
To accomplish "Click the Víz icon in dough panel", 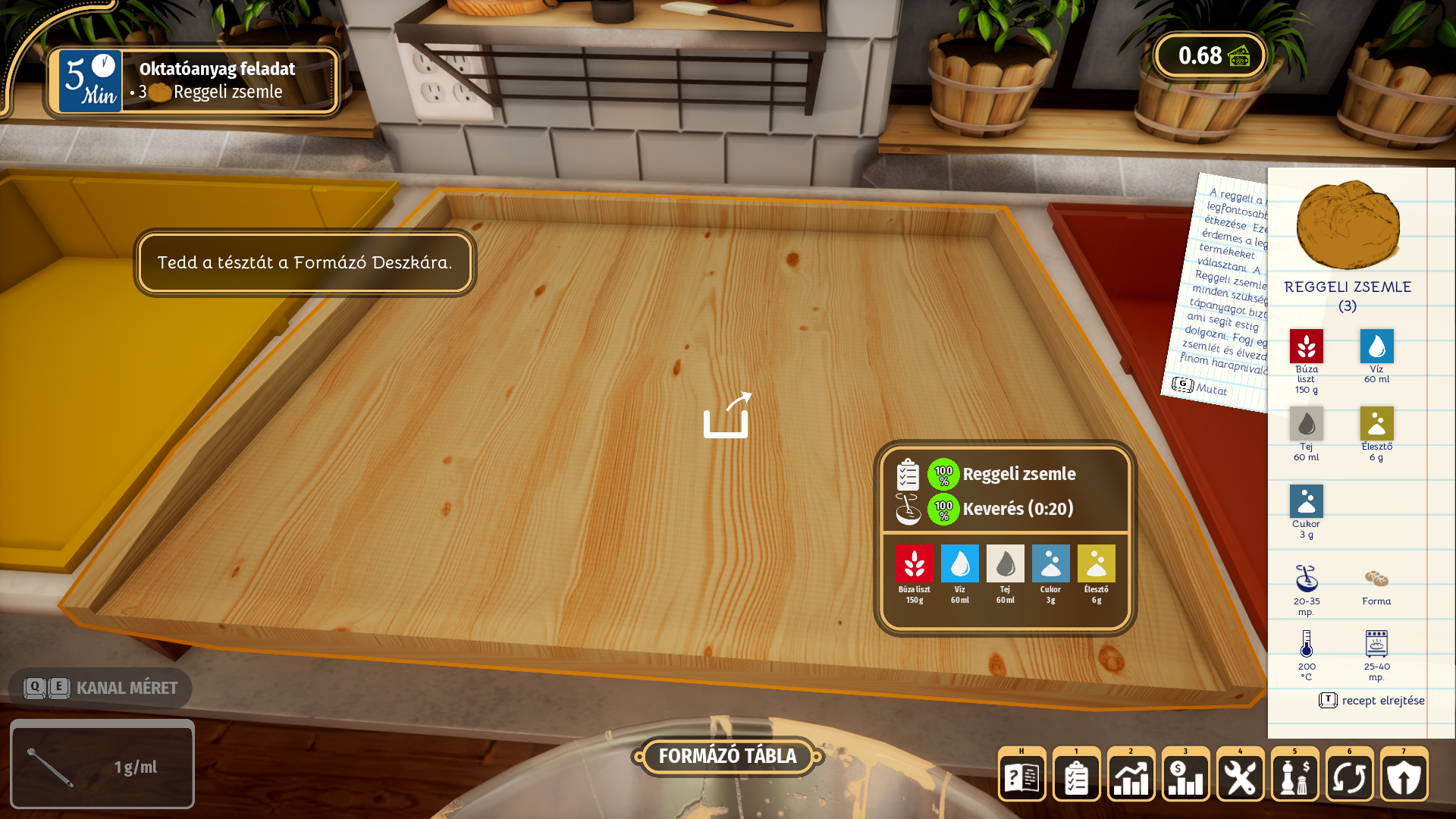I will tap(959, 564).
